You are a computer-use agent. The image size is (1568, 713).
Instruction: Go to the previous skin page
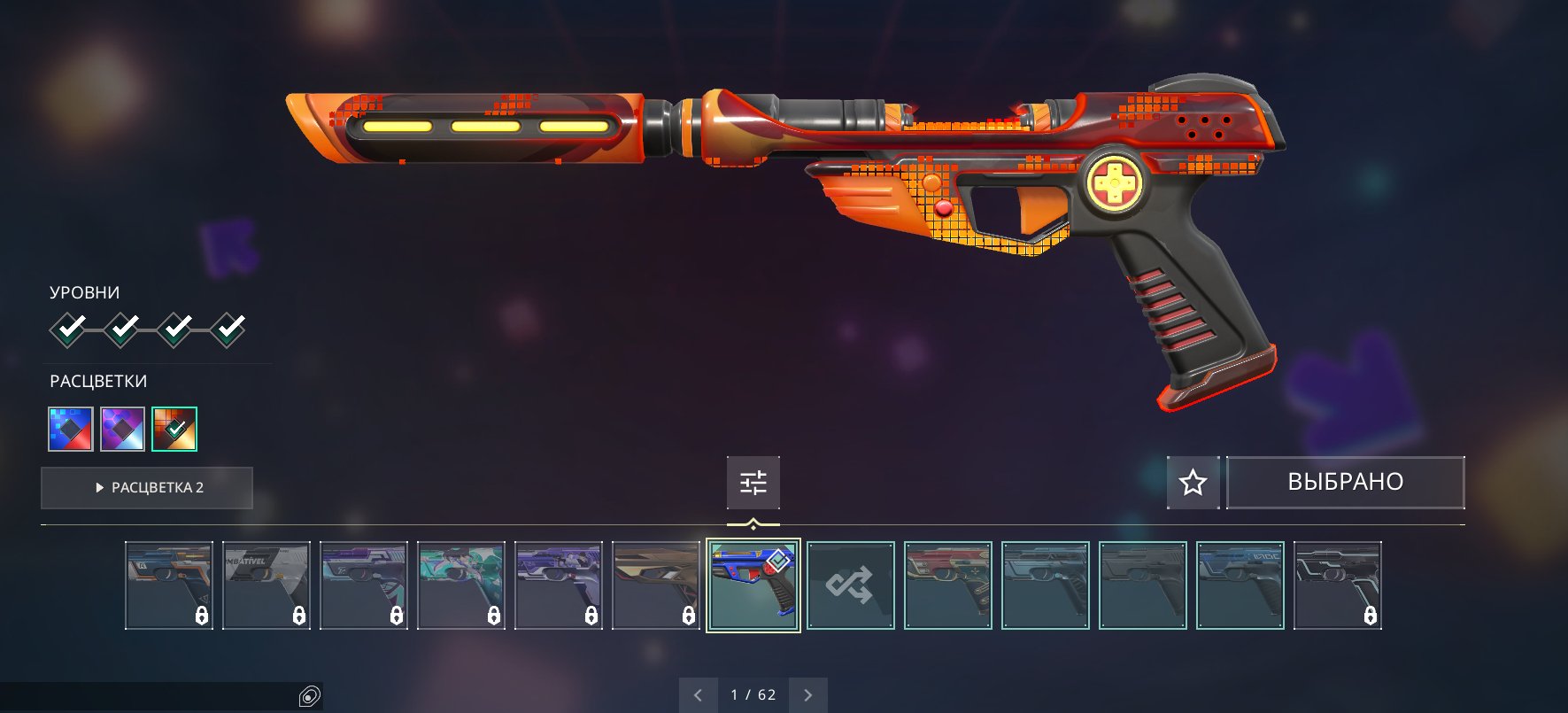click(x=699, y=695)
